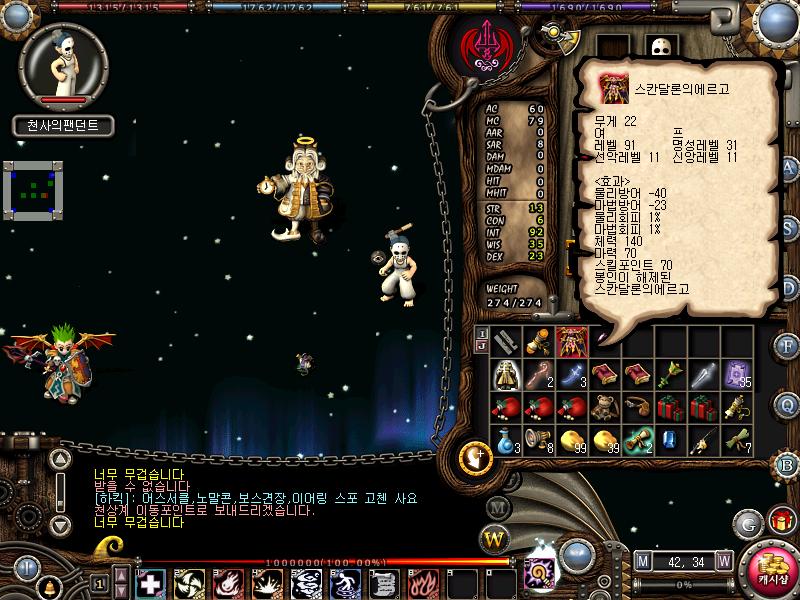Select the purple scroll stack of 35
The height and width of the screenshot is (600, 800).
click(x=737, y=374)
